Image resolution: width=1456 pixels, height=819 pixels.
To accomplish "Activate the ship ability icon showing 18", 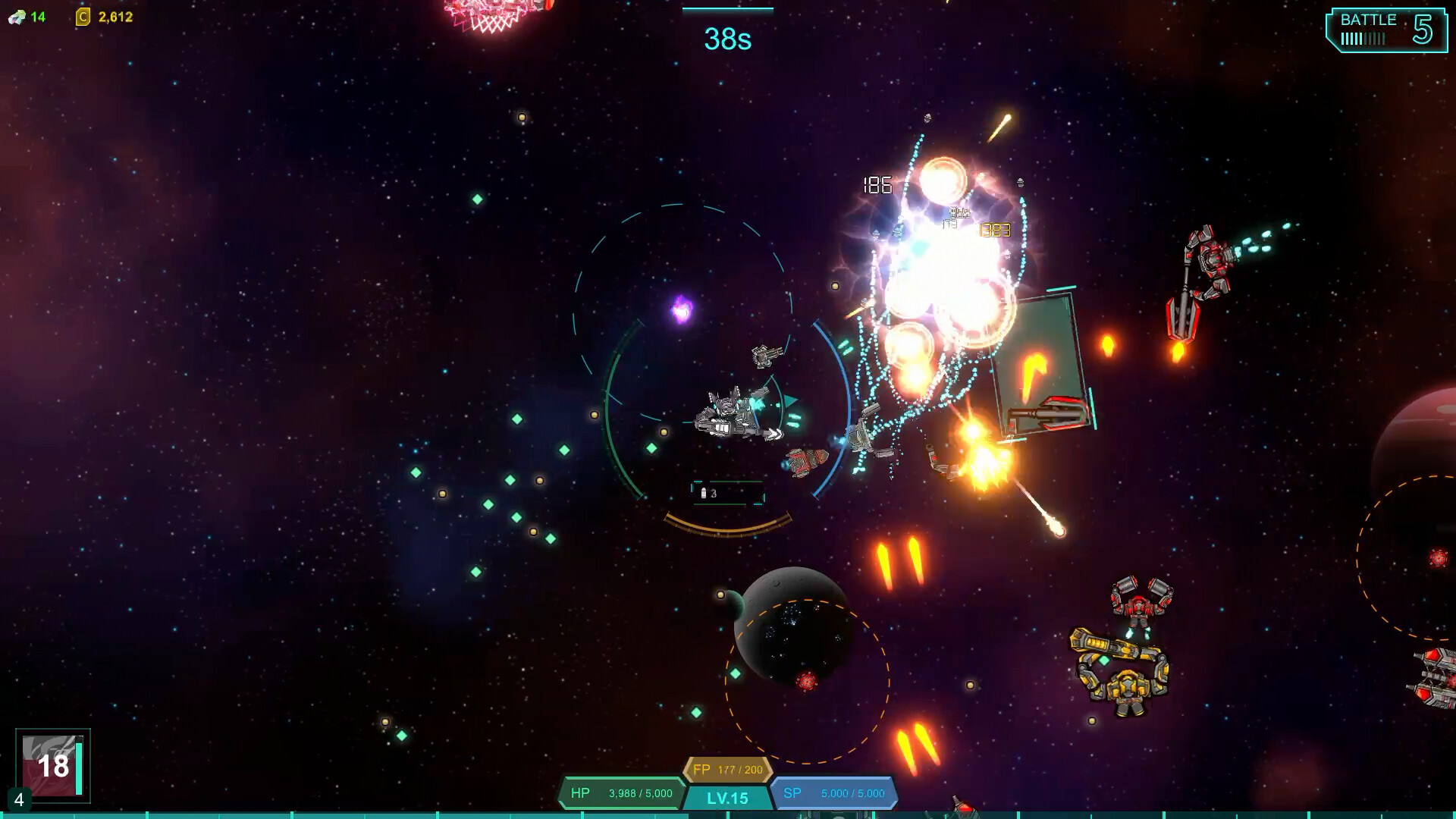I will (x=52, y=765).
